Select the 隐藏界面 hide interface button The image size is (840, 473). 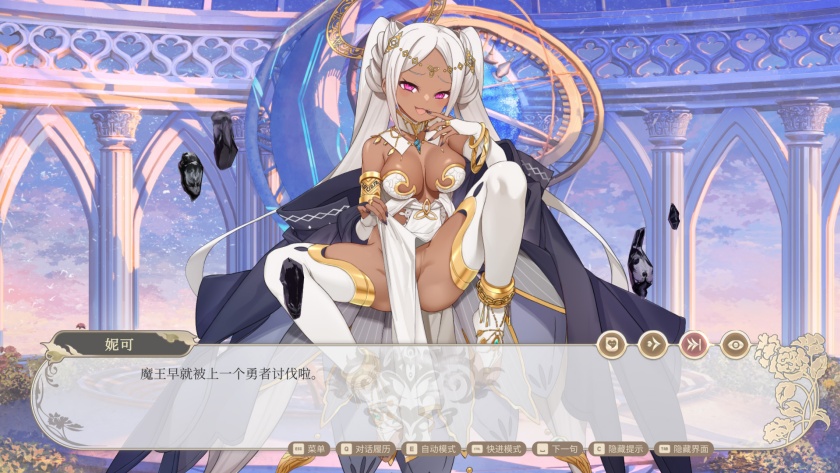click(x=686, y=449)
